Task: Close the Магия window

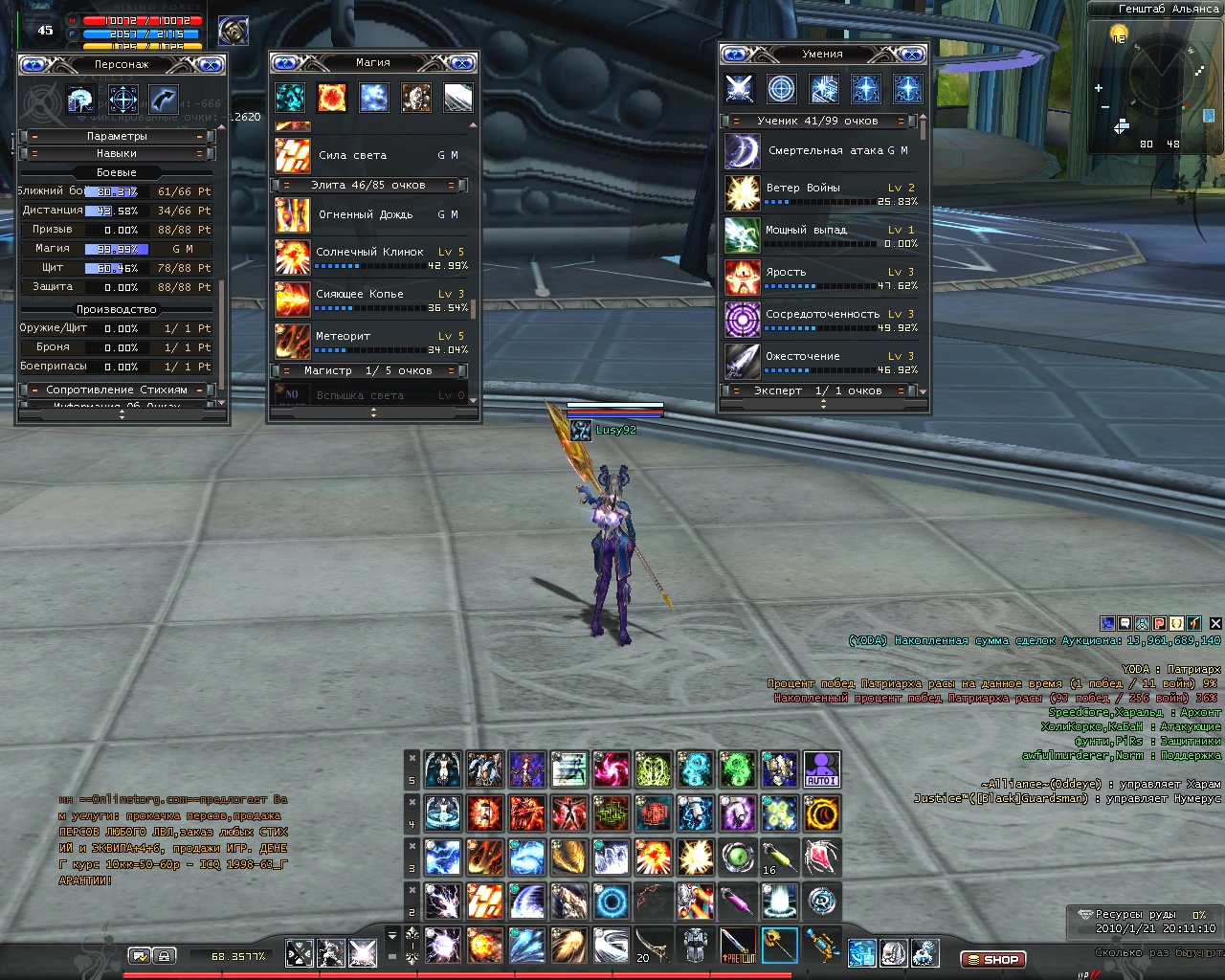Action: pos(462,63)
